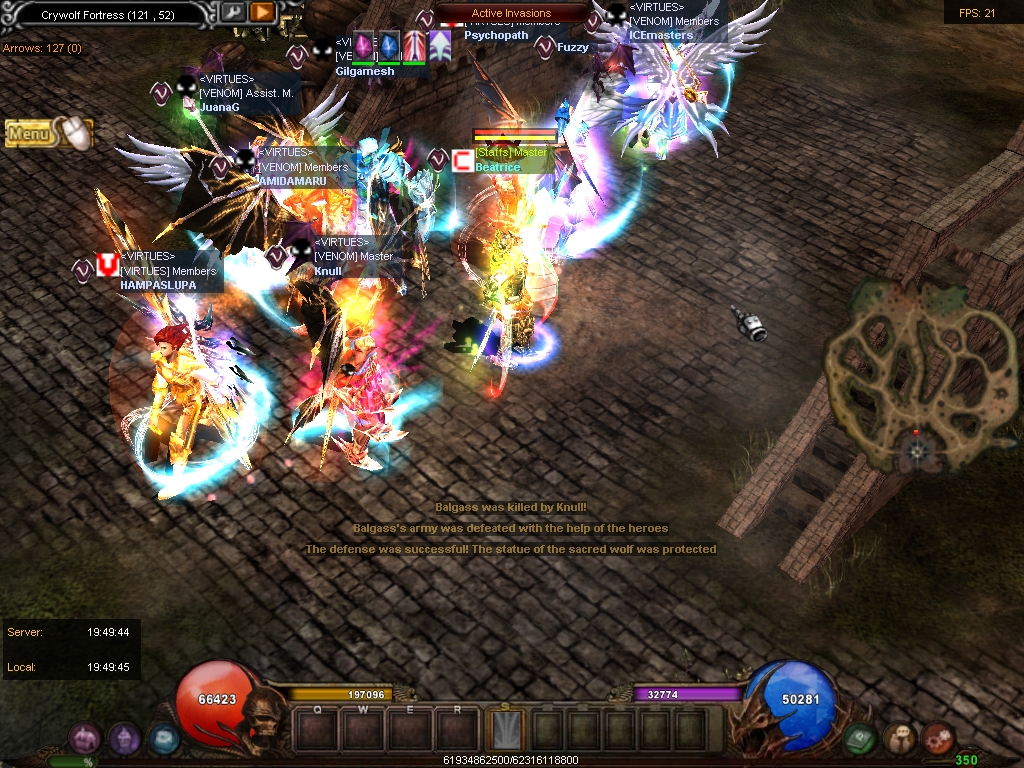
Task: Open the purple round button at bottom left
Action: click(124, 739)
